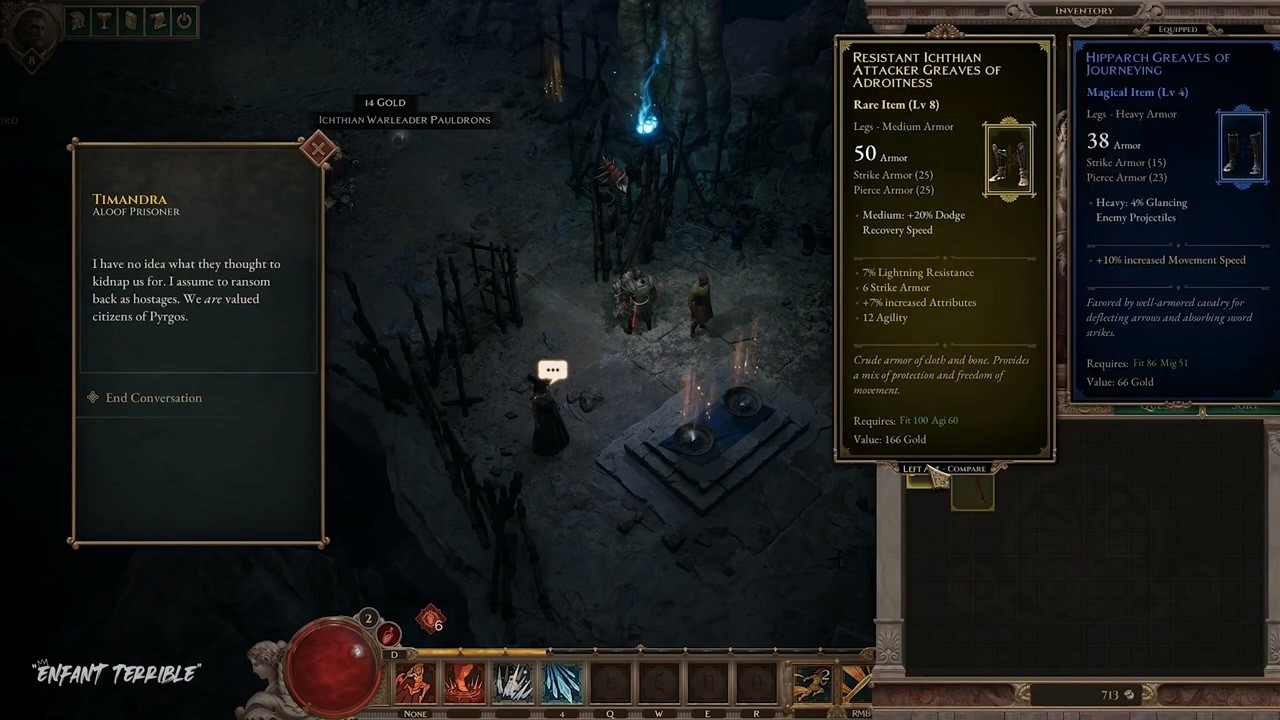
Task: Pick up the Ichthian Warleader Pauldrons label
Action: (404, 120)
